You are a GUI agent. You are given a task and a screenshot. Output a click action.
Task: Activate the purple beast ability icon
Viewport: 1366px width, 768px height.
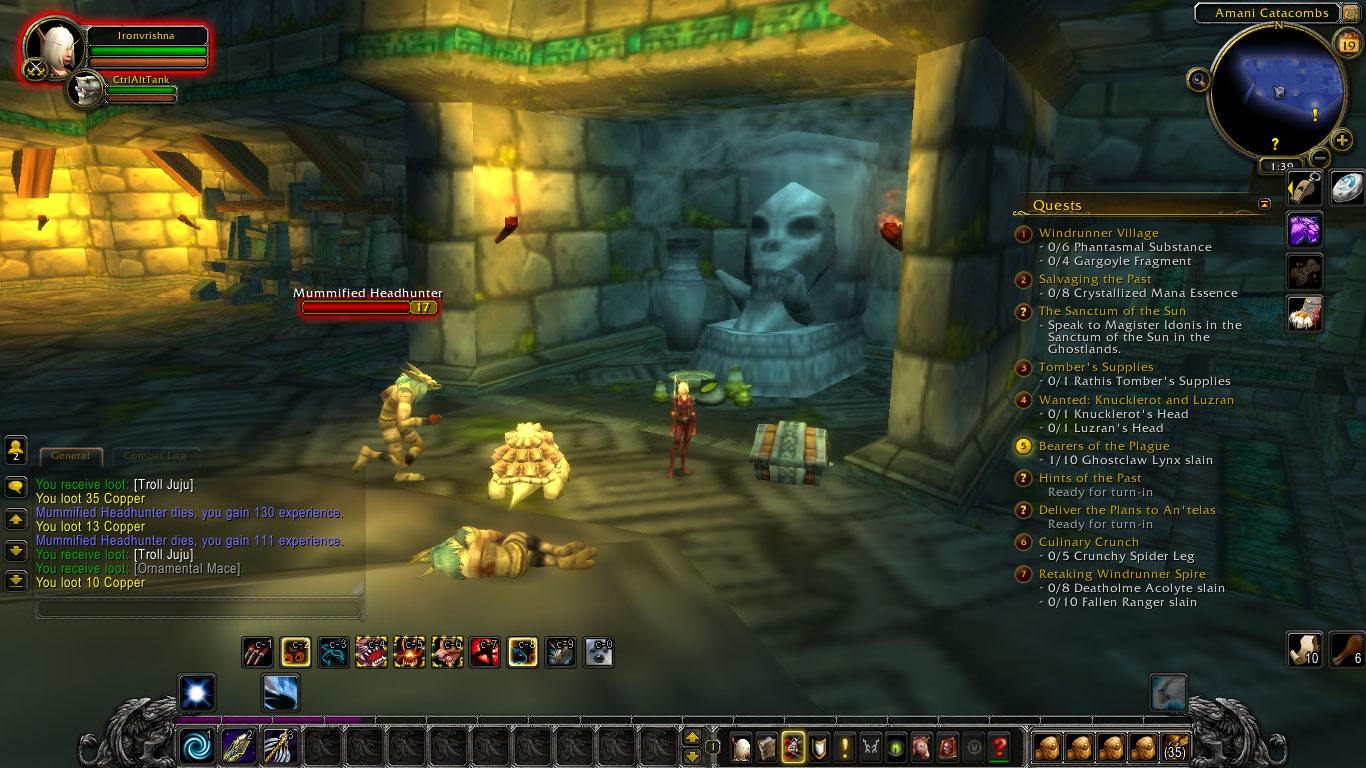pos(1304,230)
